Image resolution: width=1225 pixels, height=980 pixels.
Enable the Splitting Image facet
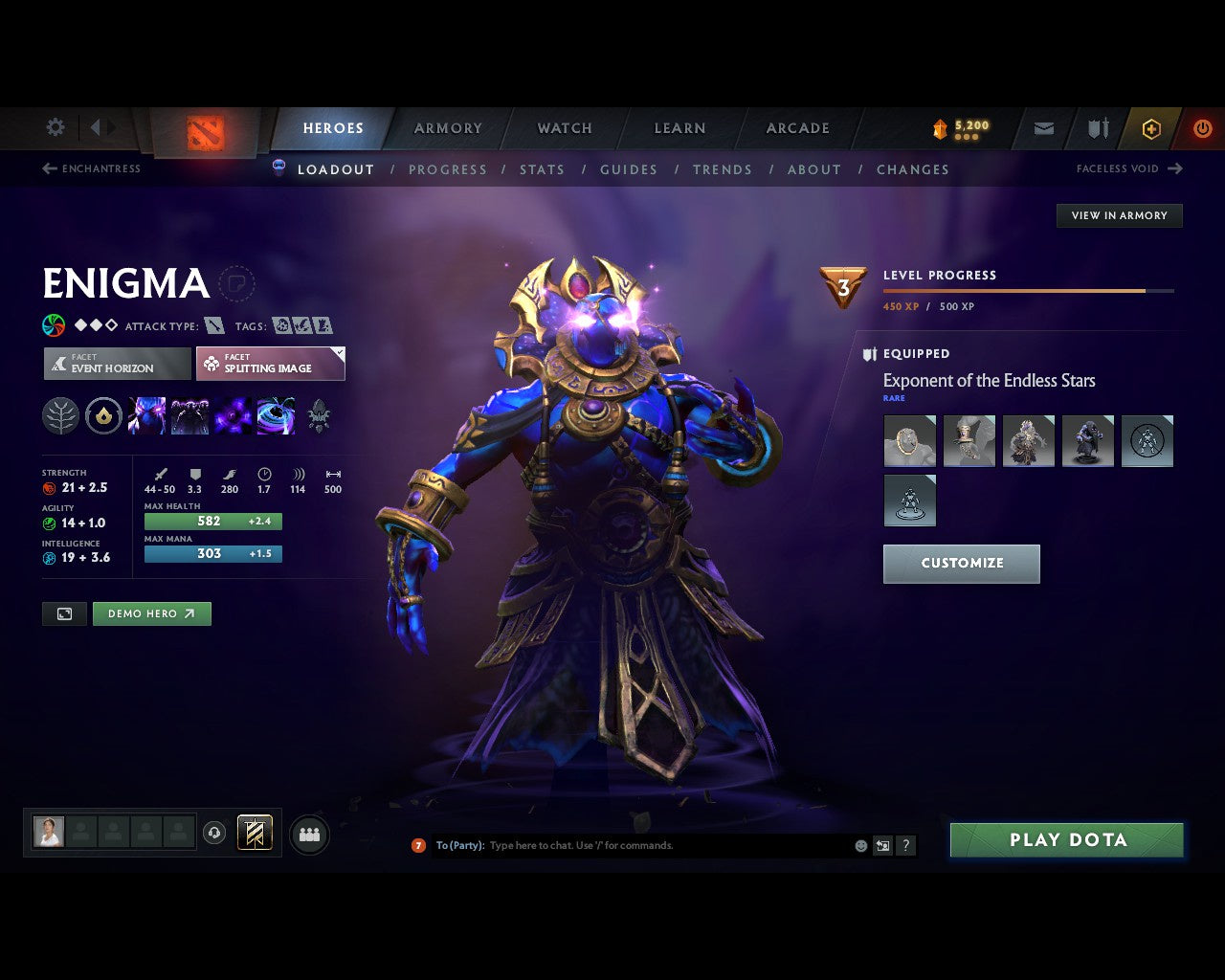(271, 364)
